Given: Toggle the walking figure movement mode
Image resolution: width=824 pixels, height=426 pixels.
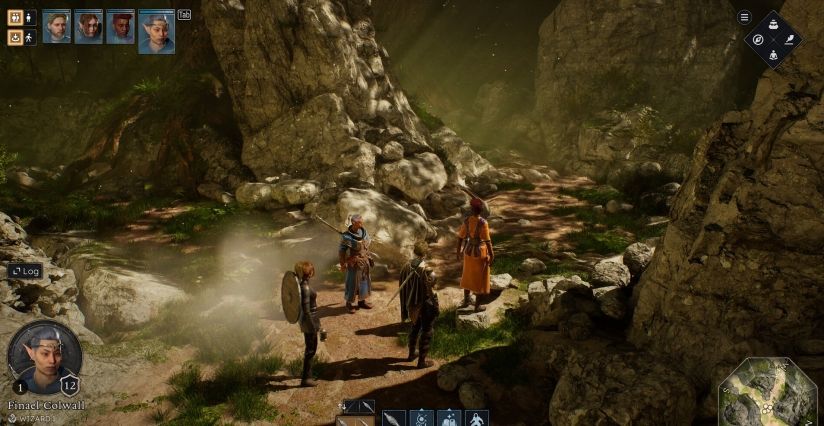Looking at the screenshot, I should (30, 37).
